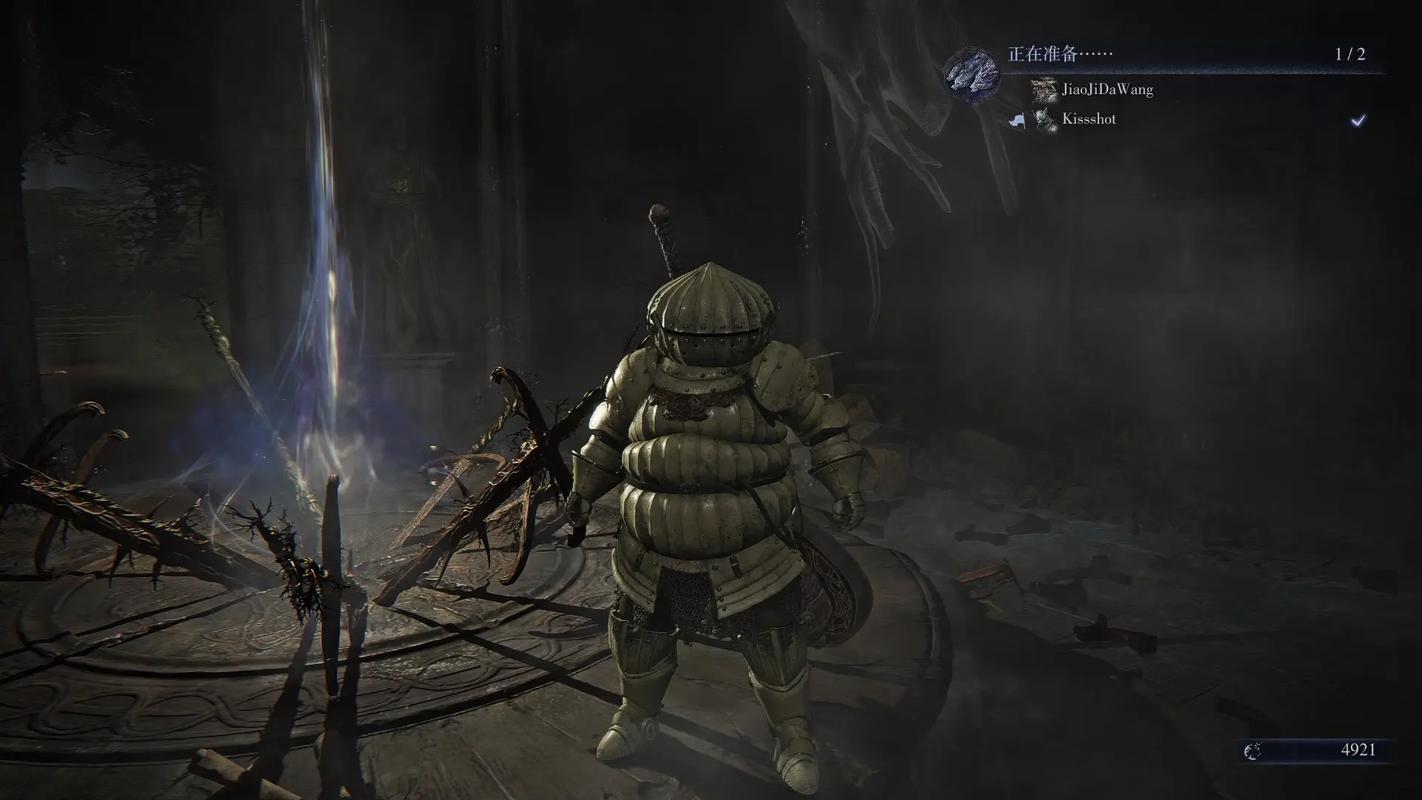This screenshot has width=1422, height=800.
Task: Click JiaoJiDaWang's character portrait
Action: click(1045, 90)
